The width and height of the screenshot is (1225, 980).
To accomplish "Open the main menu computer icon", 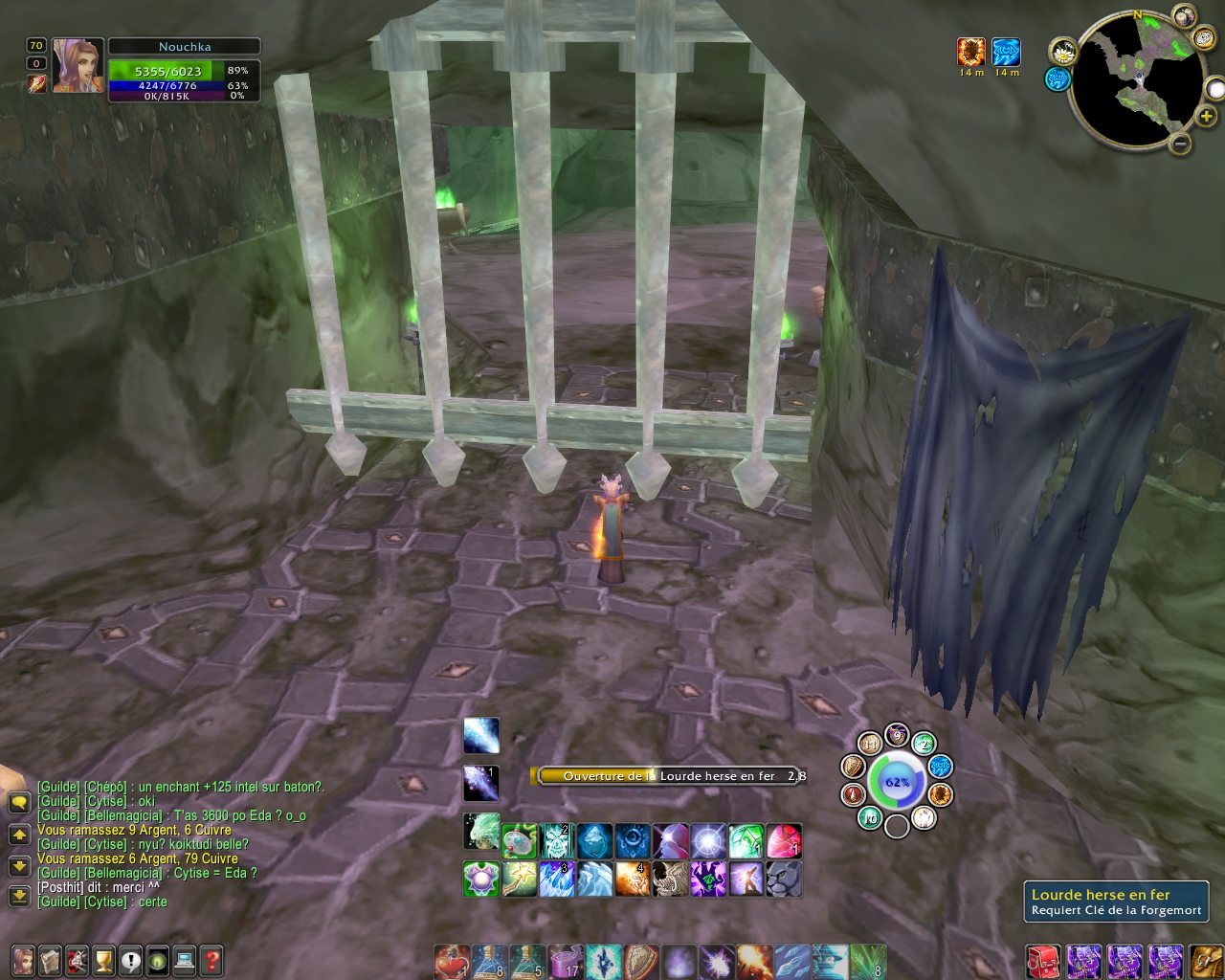I will 185,959.
